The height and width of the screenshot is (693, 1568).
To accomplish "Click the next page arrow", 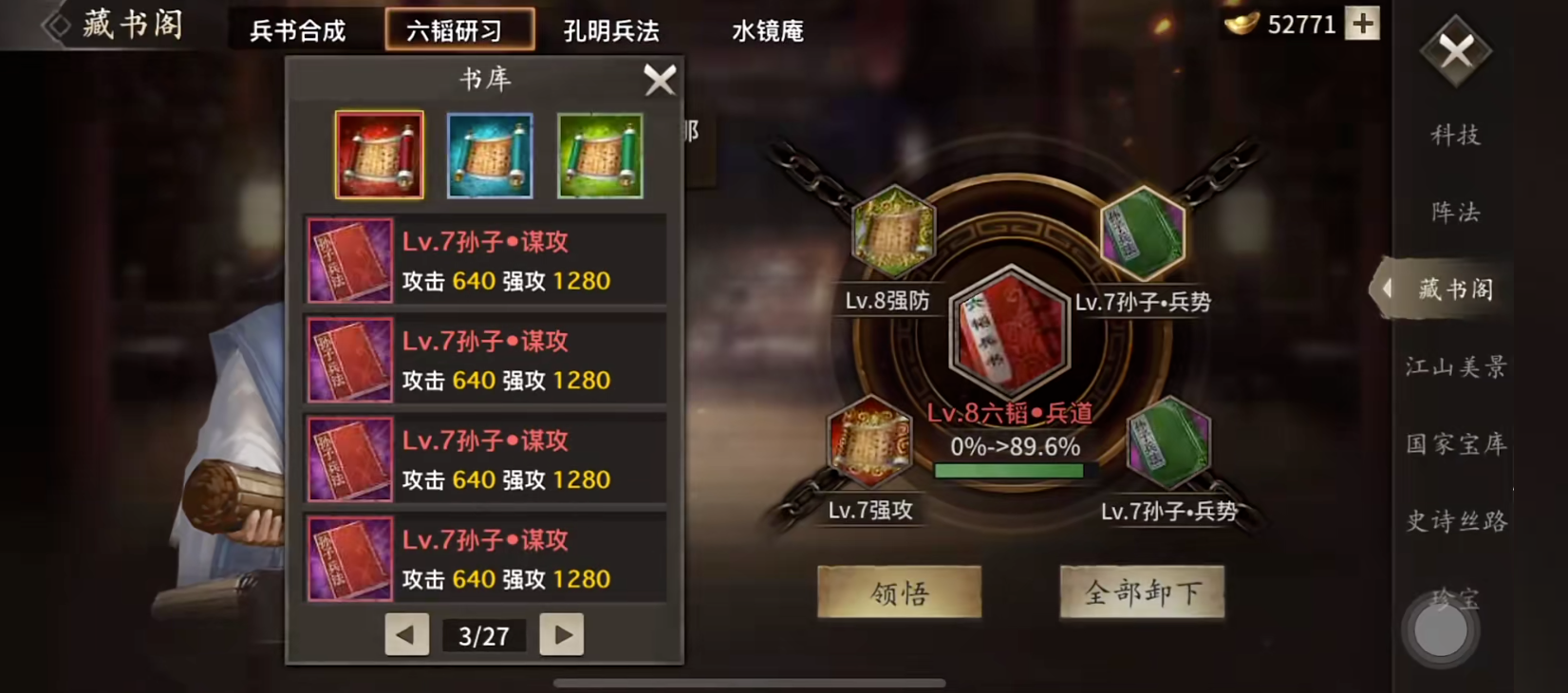I will 561,635.
